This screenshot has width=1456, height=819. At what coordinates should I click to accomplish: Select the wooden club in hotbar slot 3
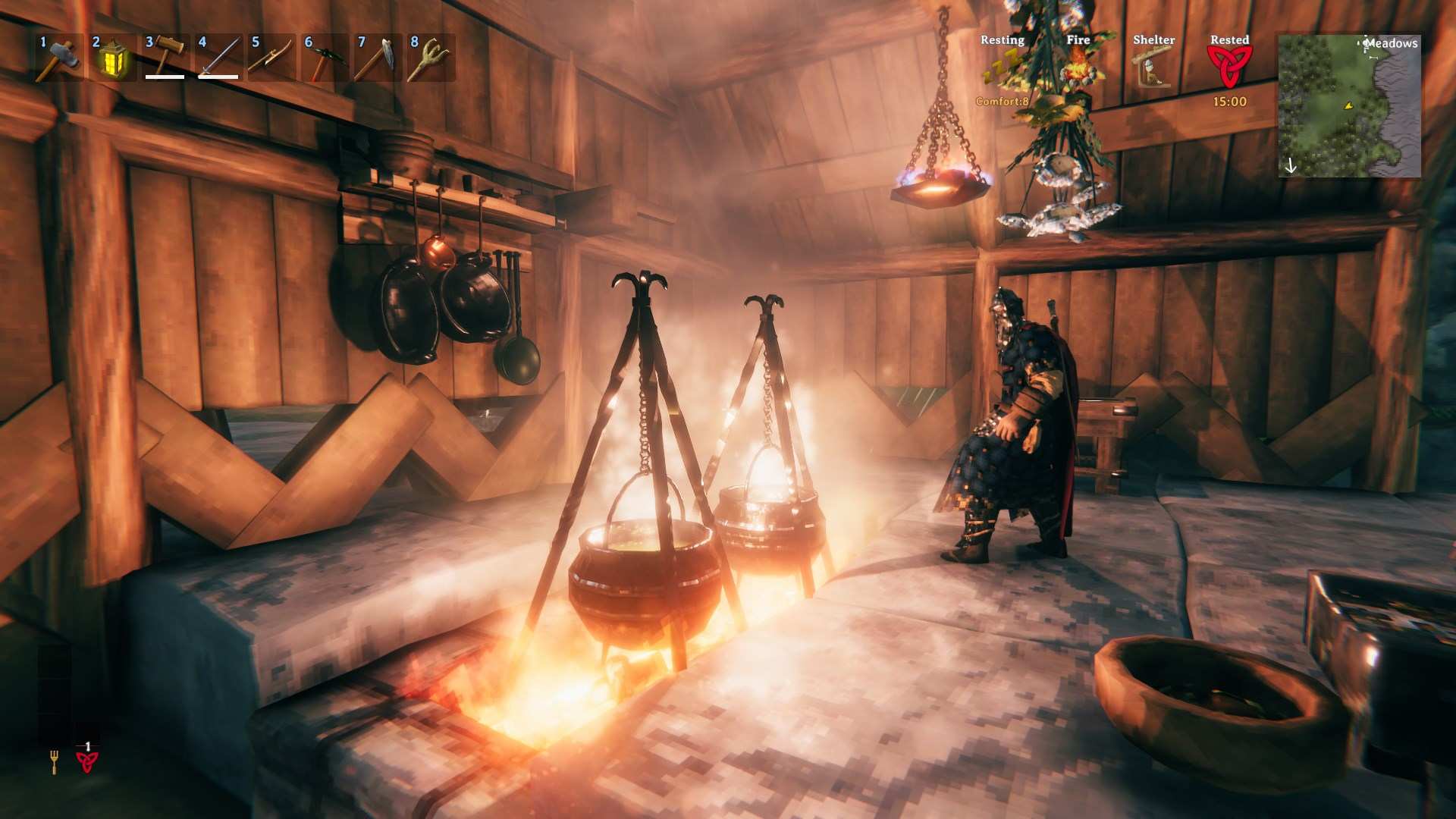click(166, 55)
